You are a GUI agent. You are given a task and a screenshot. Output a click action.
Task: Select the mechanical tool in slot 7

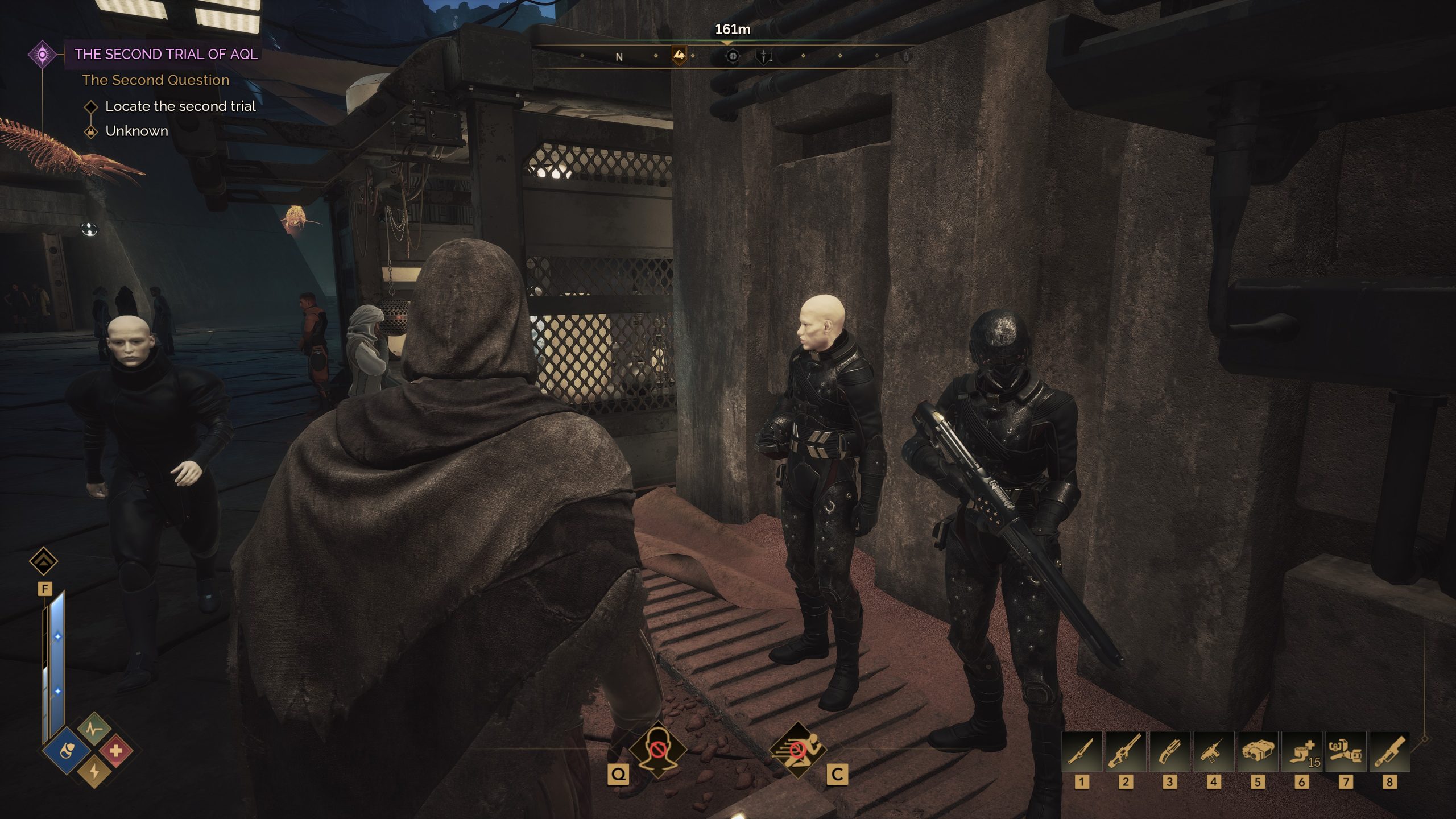1345,751
